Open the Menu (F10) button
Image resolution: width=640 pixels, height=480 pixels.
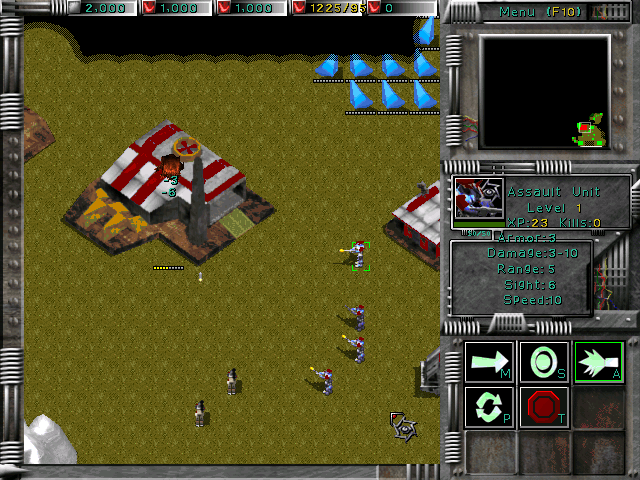coord(544,12)
